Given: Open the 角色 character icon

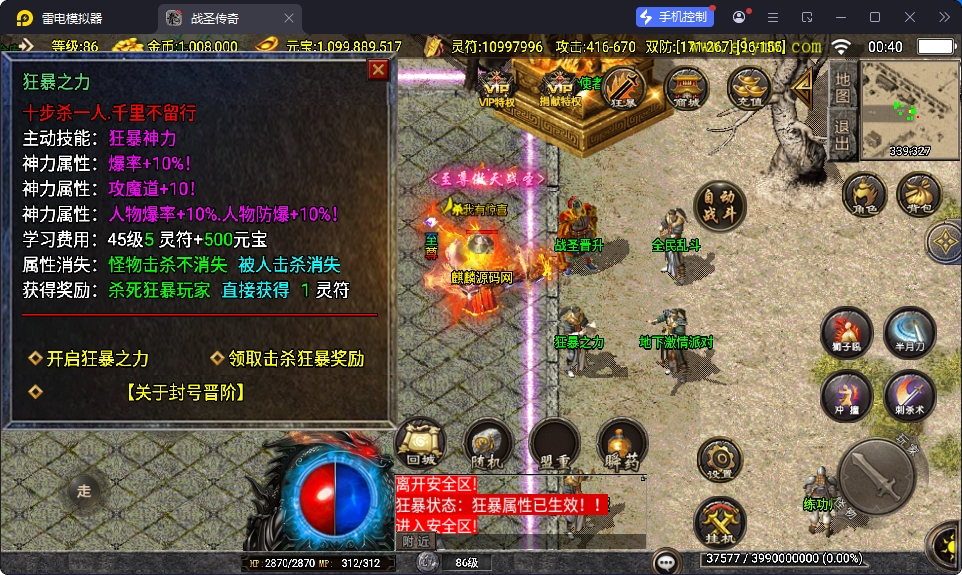Looking at the screenshot, I should 864,194.
